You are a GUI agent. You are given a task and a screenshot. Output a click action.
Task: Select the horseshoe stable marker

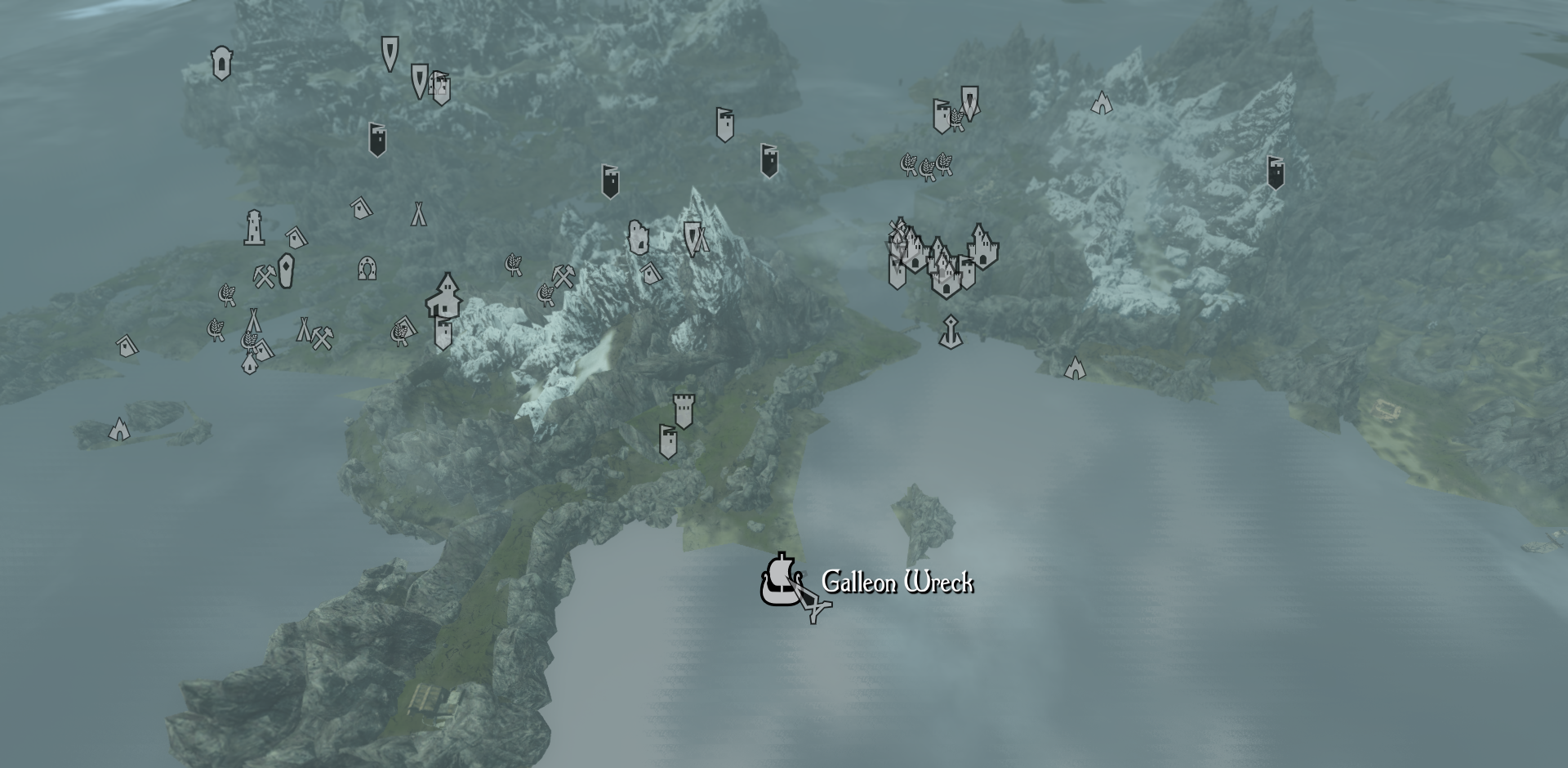tap(367, 268)
